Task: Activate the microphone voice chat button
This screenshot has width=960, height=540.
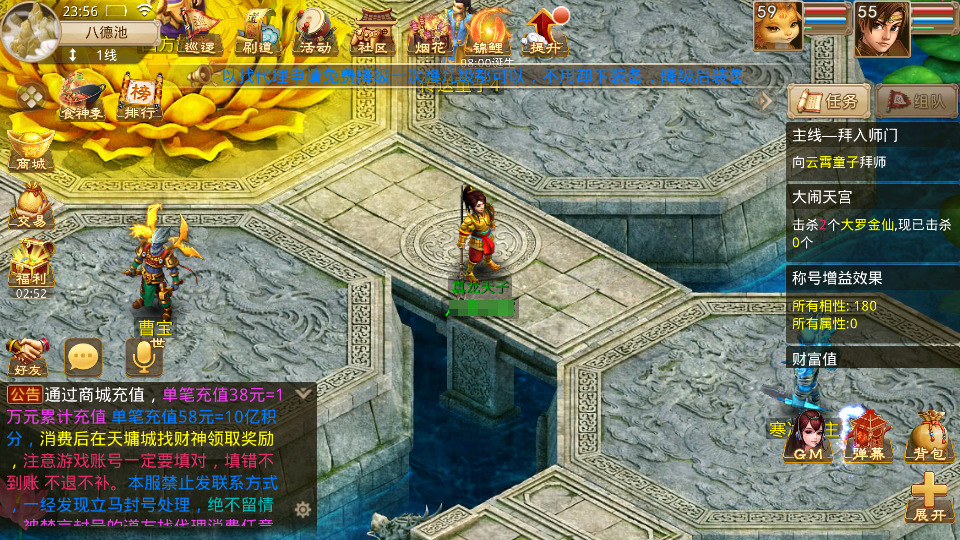Action: [x=143, y=355]
